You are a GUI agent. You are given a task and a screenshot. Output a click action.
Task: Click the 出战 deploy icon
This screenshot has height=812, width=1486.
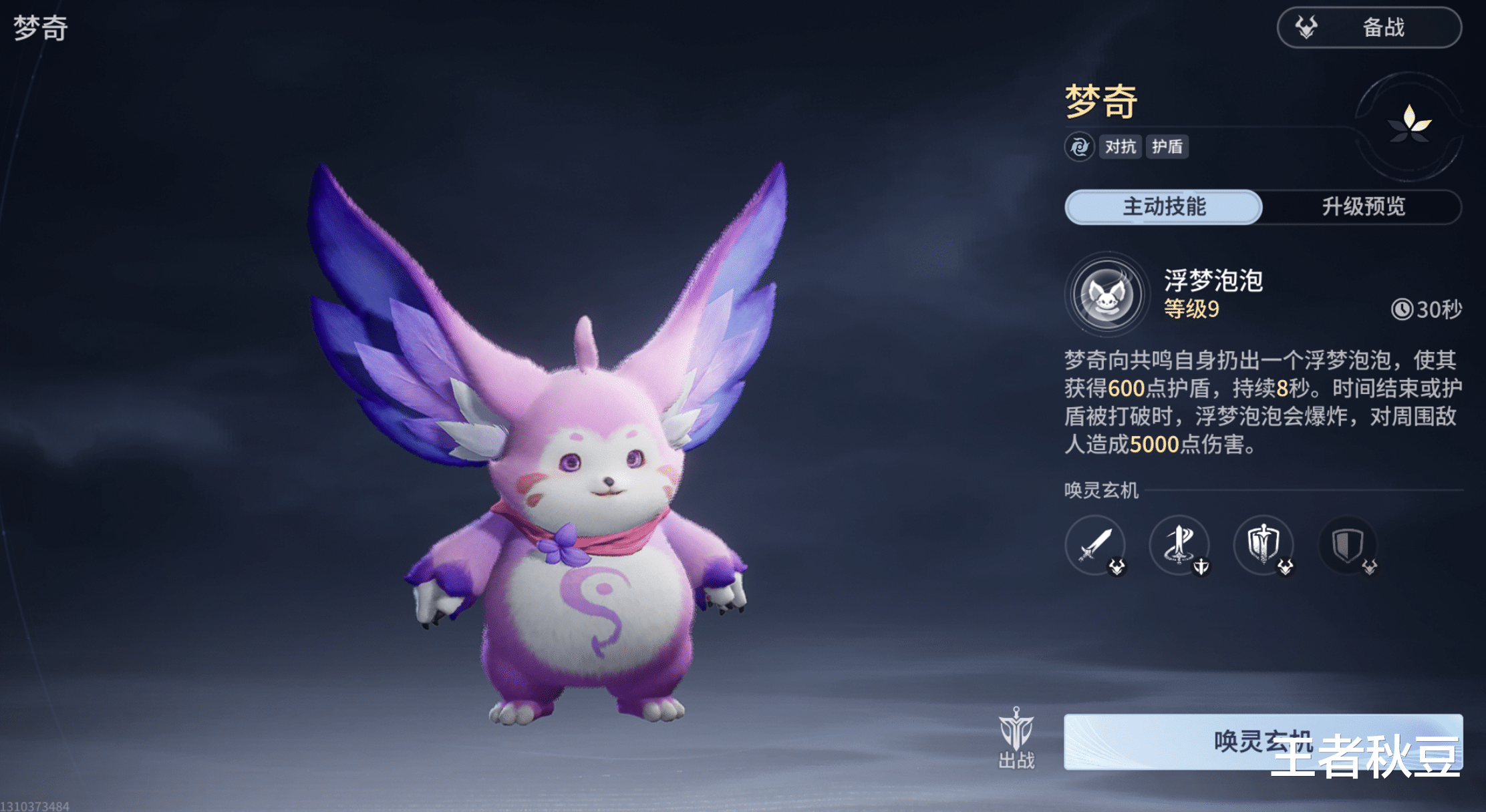1016,738
